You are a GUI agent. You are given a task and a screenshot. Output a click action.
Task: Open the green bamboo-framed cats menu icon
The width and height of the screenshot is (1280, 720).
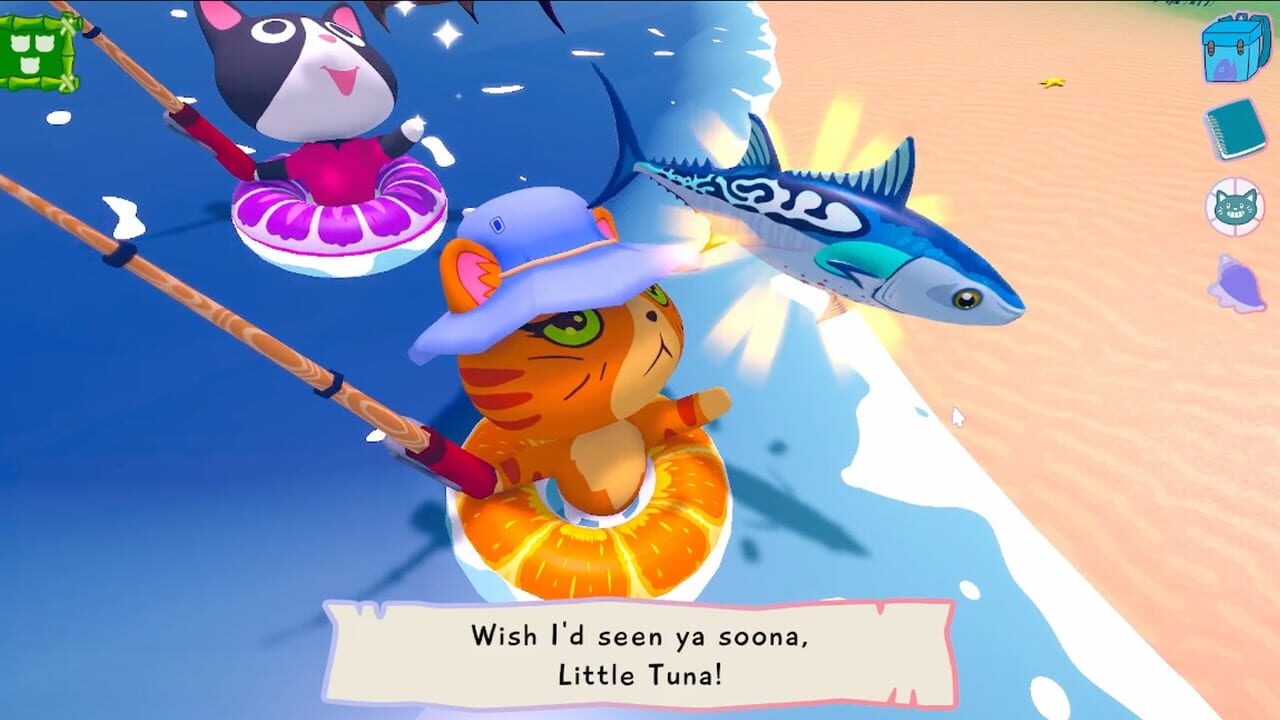click(40, 52)
